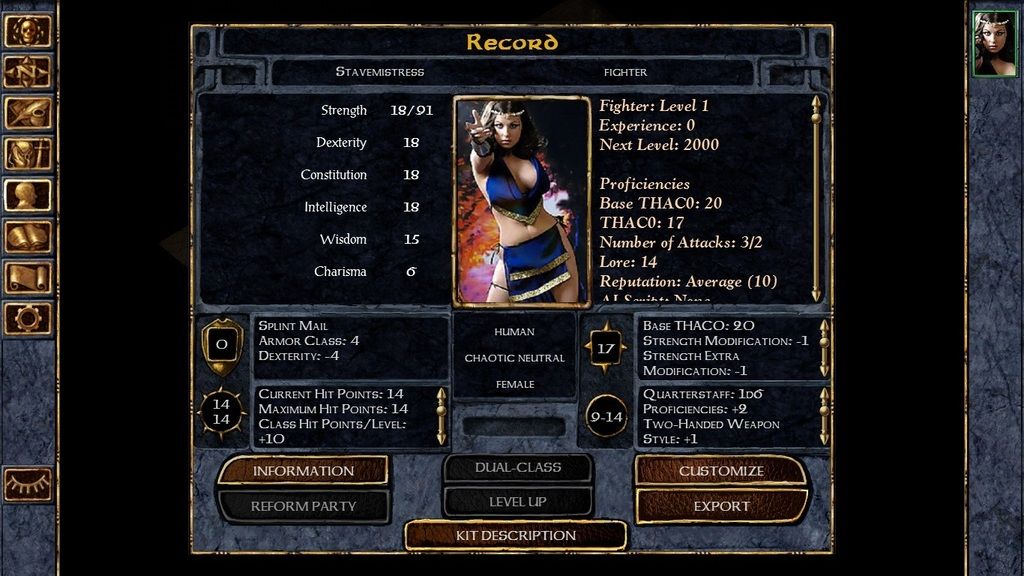Show the Kit Description
The width and height of the screenshot is (1024, 576).
(x=516, y=536)
